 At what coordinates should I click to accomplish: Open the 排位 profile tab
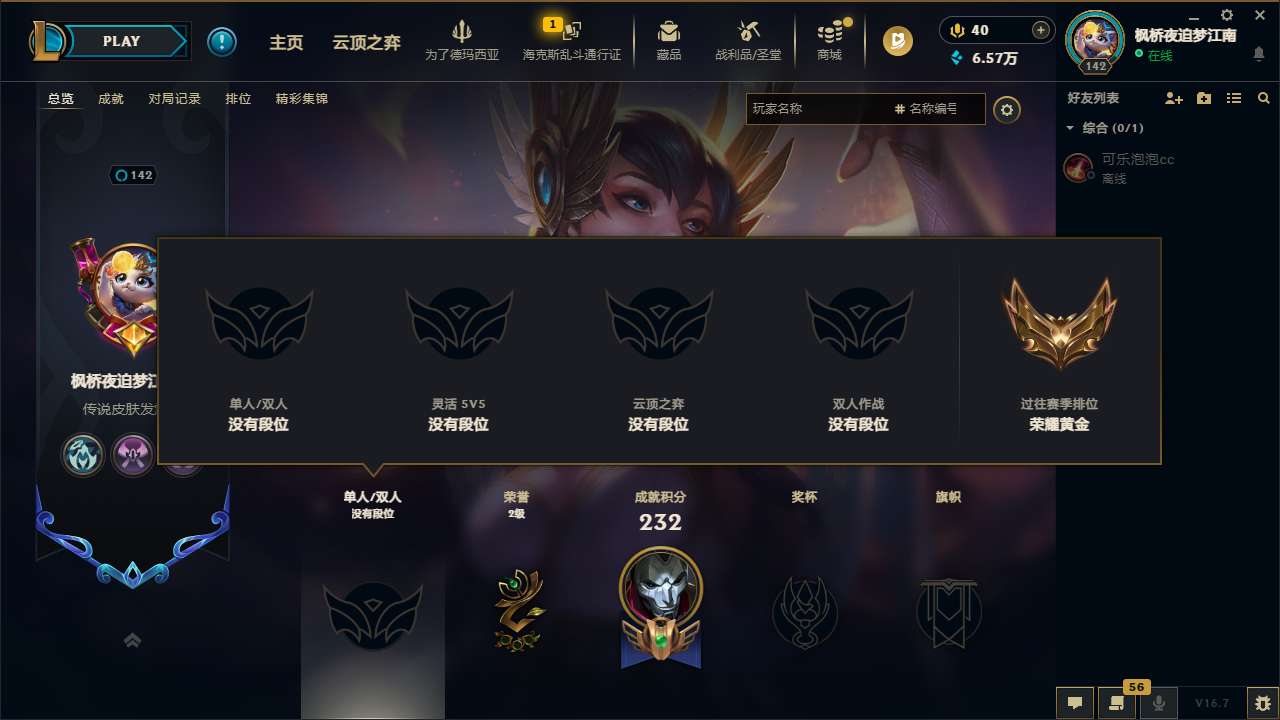tap(238, 98)
